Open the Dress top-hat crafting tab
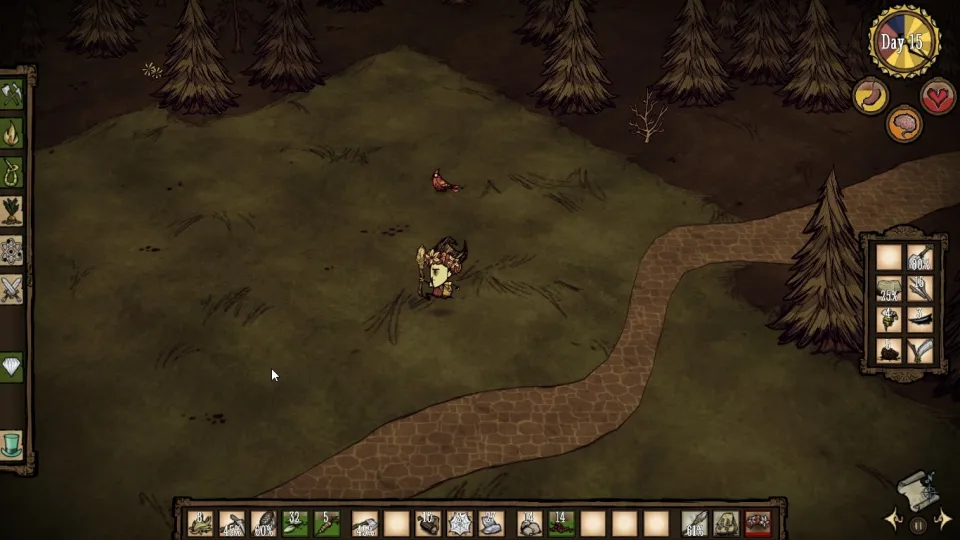Screen dimensions: 960x540 (x=12, y=444)
